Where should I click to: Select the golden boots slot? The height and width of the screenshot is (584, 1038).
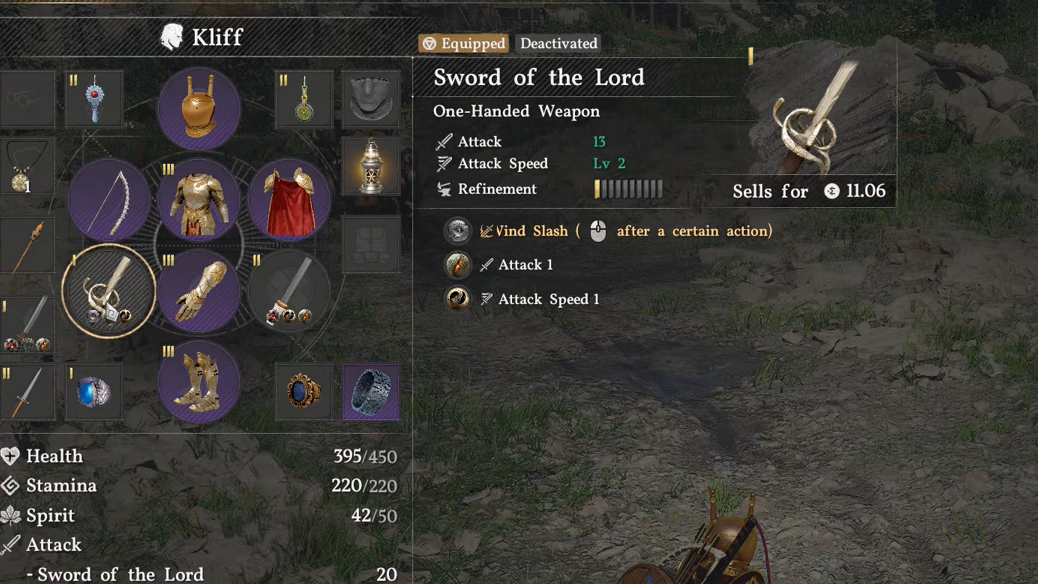point(199,382)
